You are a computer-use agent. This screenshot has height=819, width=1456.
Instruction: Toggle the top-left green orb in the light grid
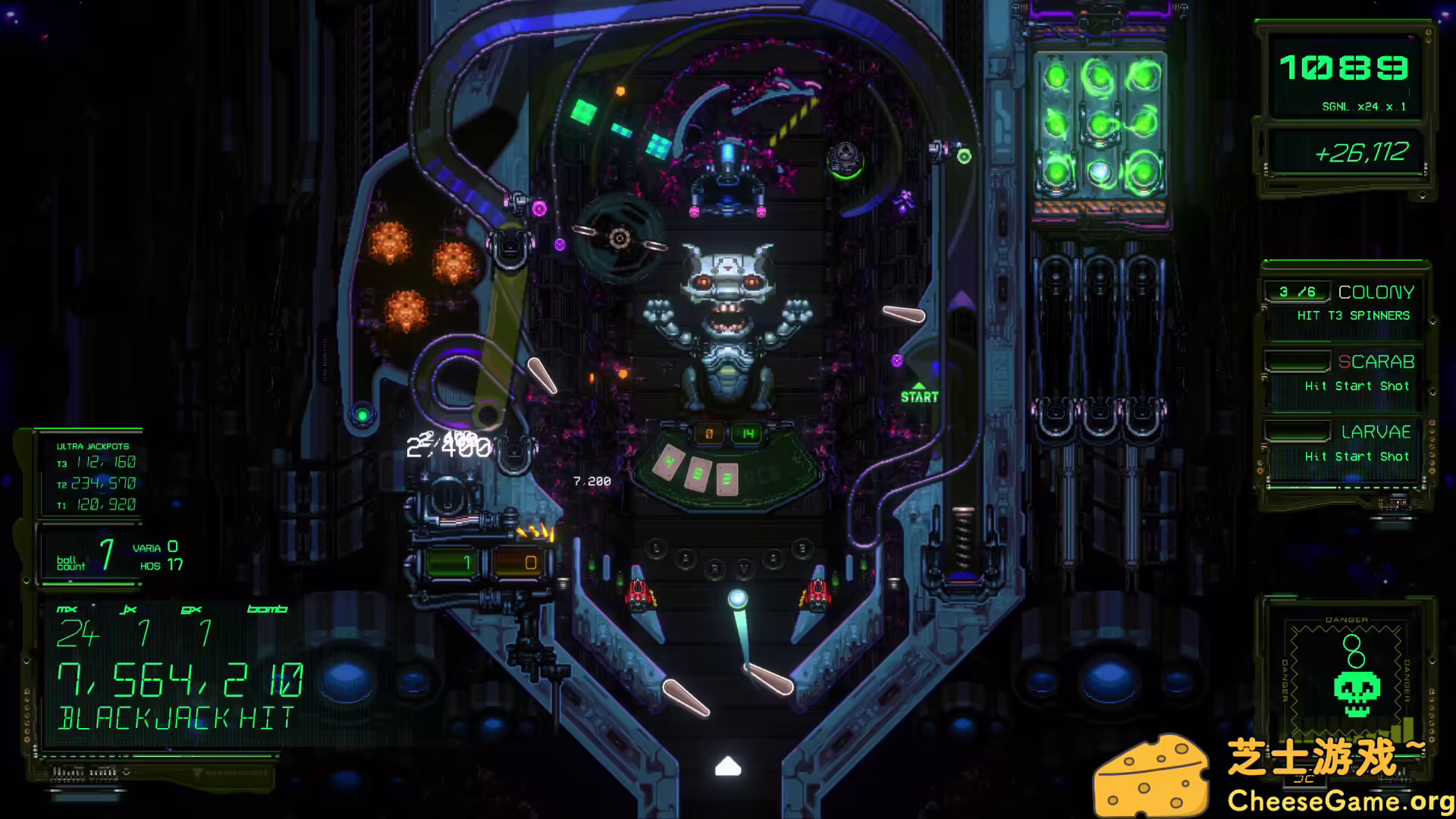tap(1056, 76)
